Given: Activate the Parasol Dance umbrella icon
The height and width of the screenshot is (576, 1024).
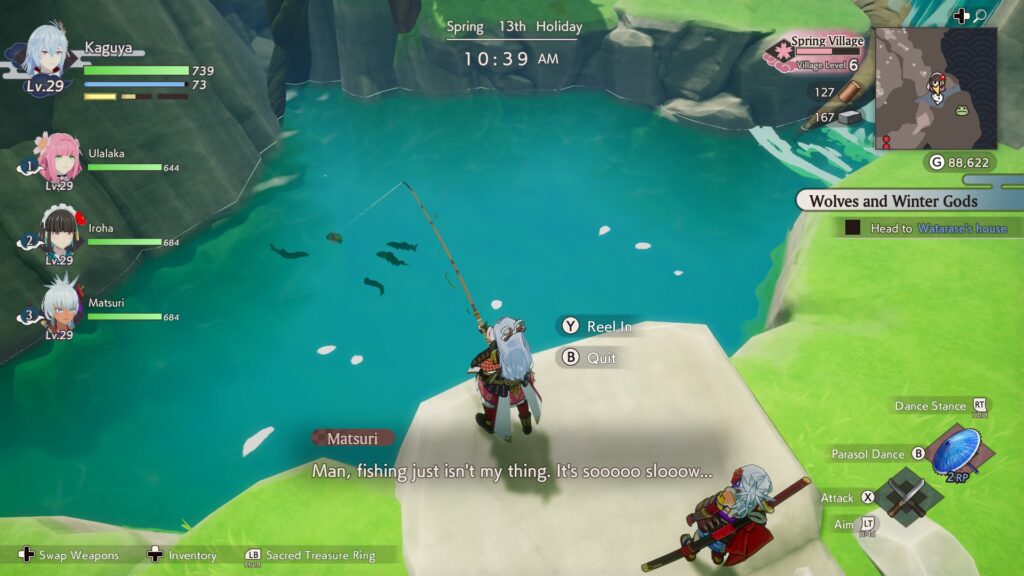Looking at the screenshot, I should [954, 452].
